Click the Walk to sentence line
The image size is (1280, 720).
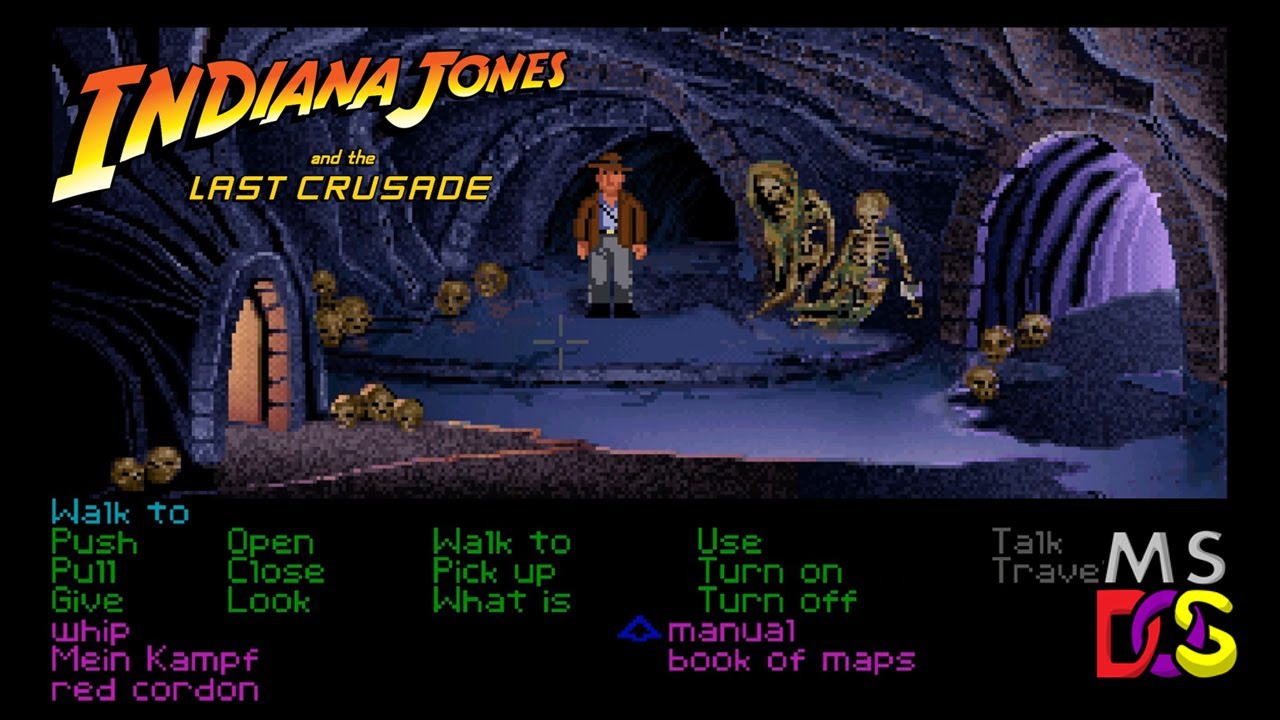coord(120,514)
